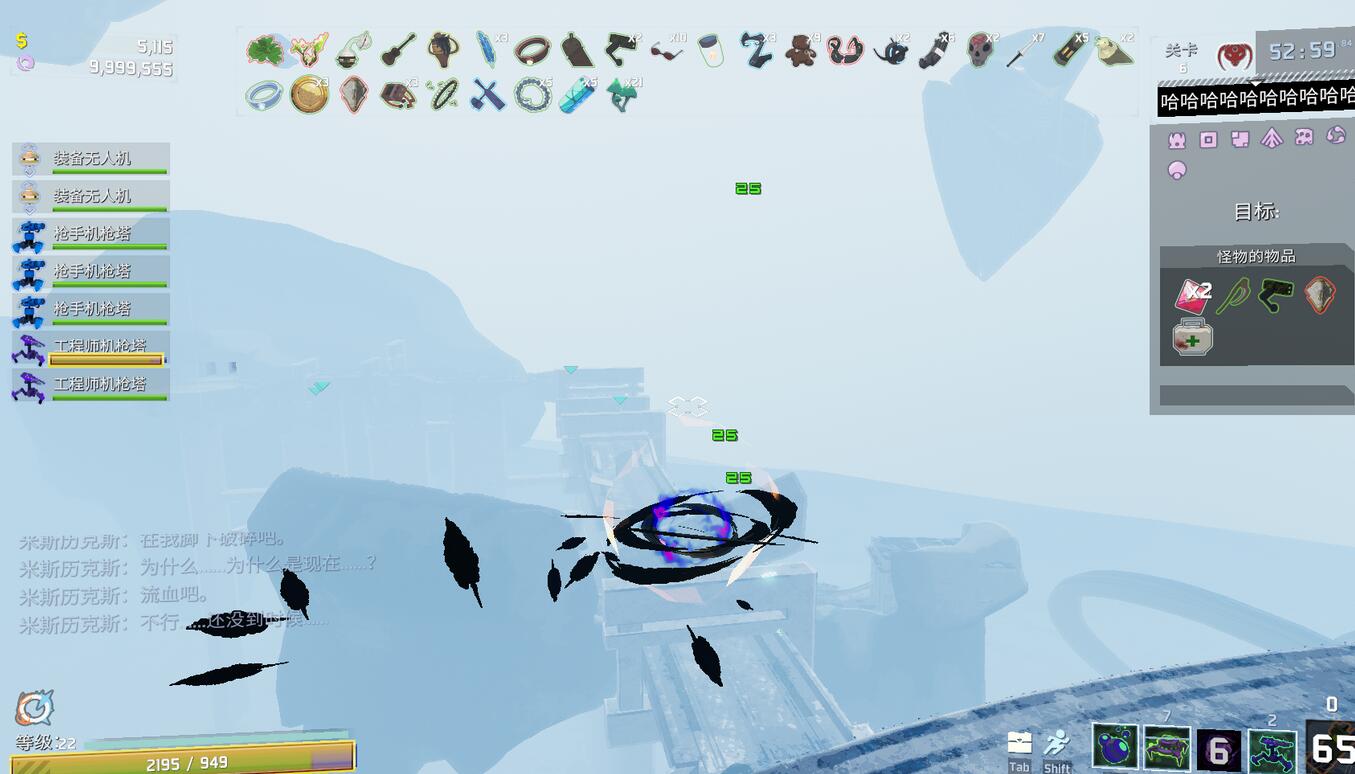Select the green mushroom item with x21
Viewport: 1355px width, 774px height.
point(621,95)
